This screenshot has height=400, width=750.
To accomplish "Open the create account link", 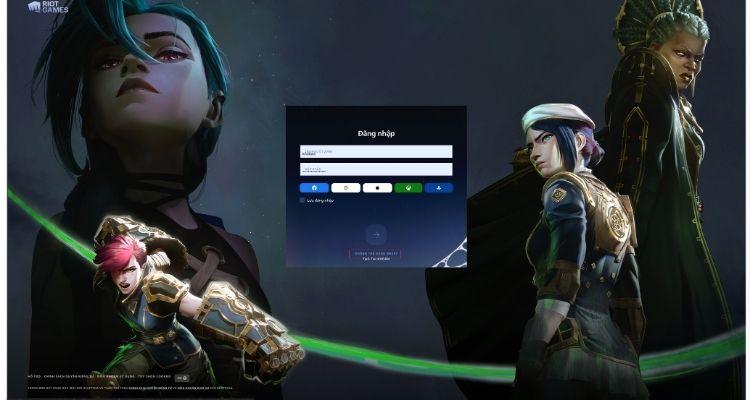I will [375, 259].
